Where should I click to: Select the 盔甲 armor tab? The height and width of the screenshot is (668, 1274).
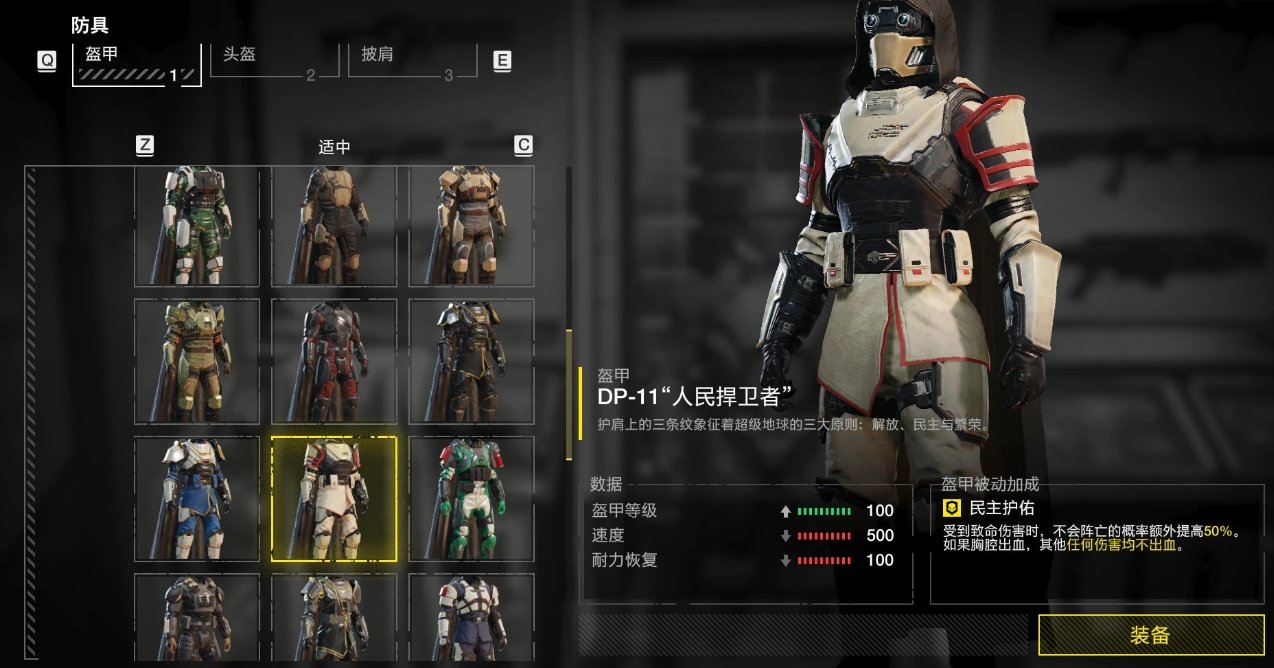click(x=136, y=62)
